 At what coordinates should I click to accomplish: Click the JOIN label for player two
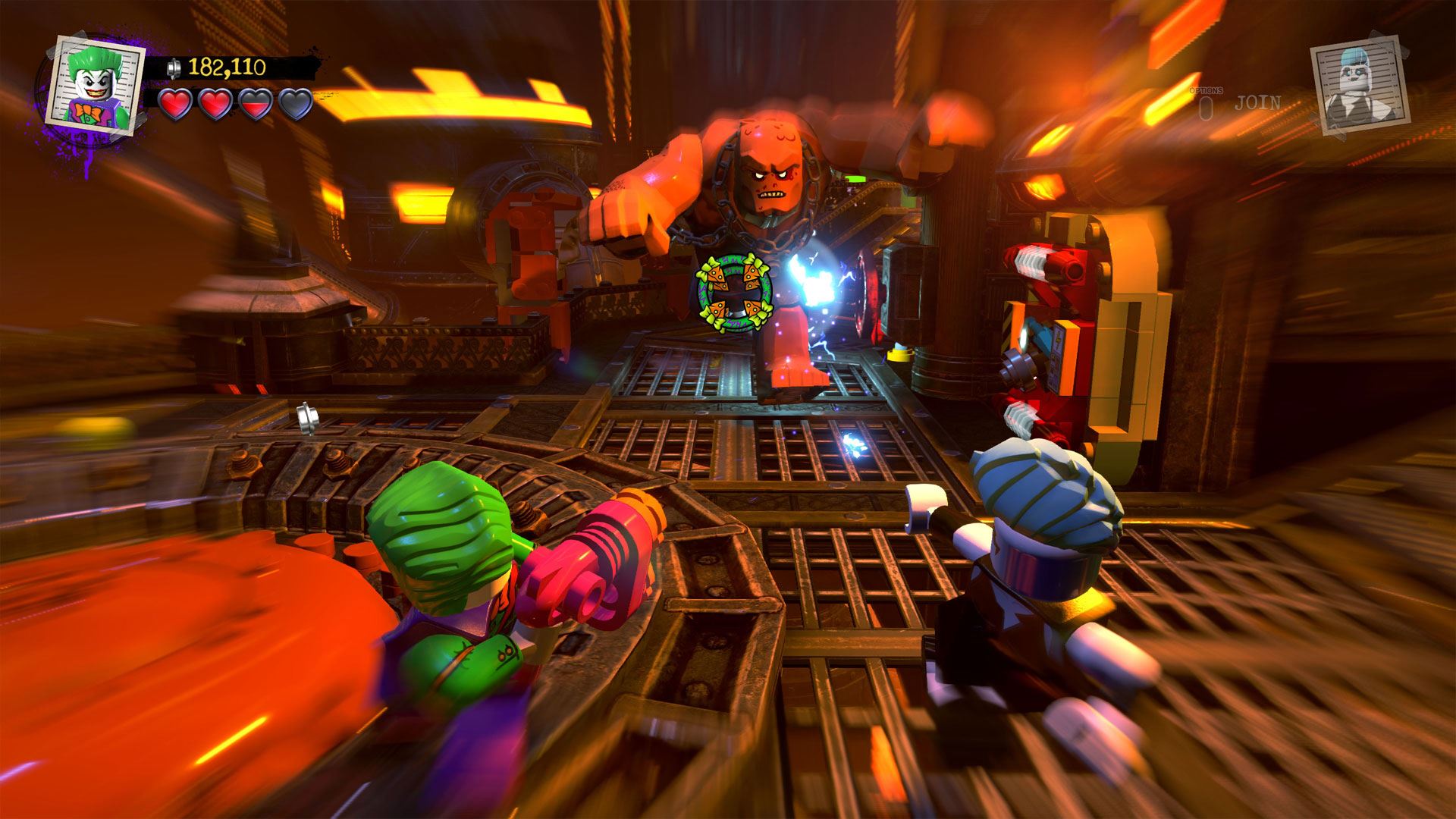click(x=1257, y=103)
